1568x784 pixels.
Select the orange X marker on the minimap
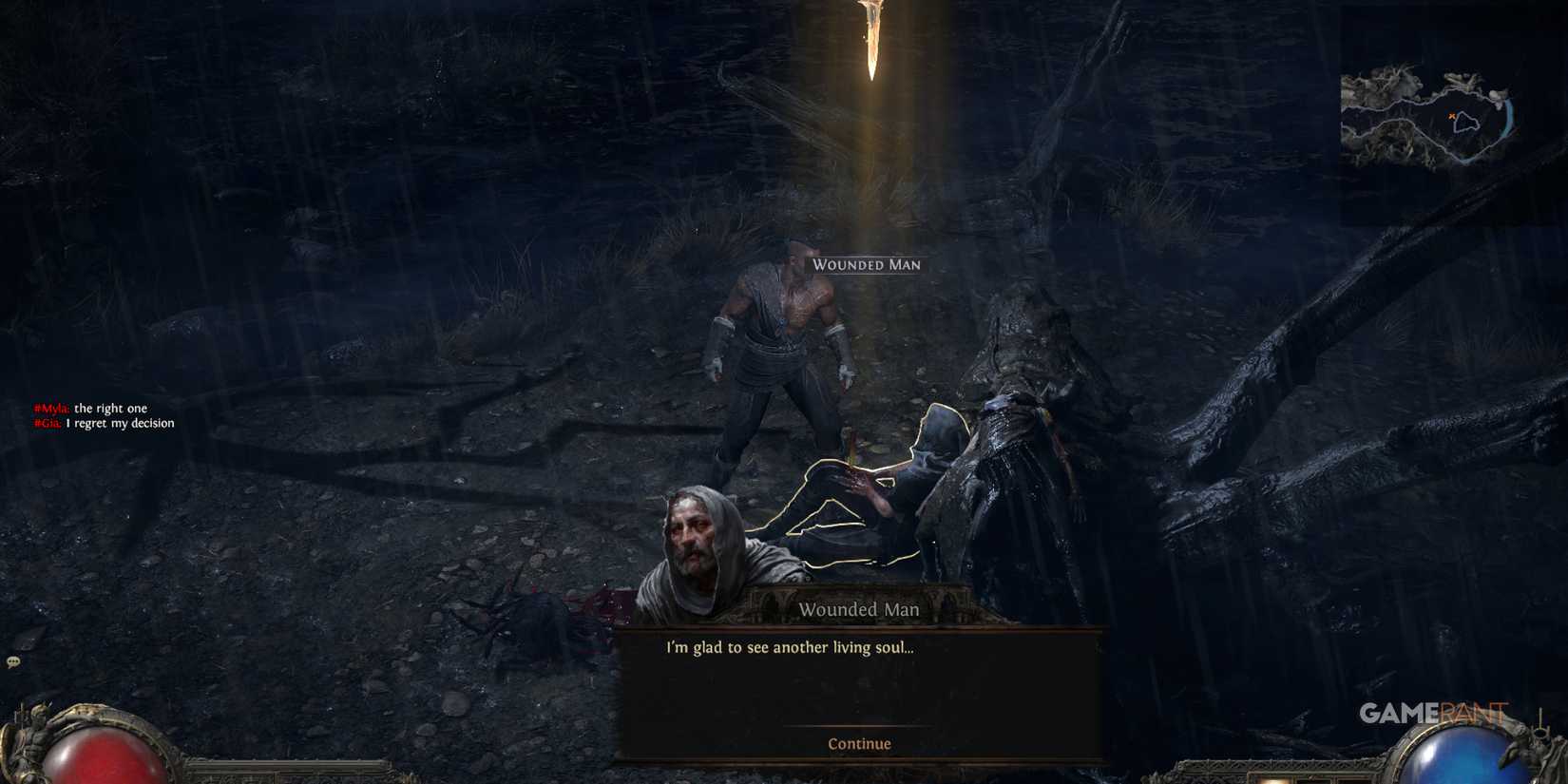(x=1452, y=115)
